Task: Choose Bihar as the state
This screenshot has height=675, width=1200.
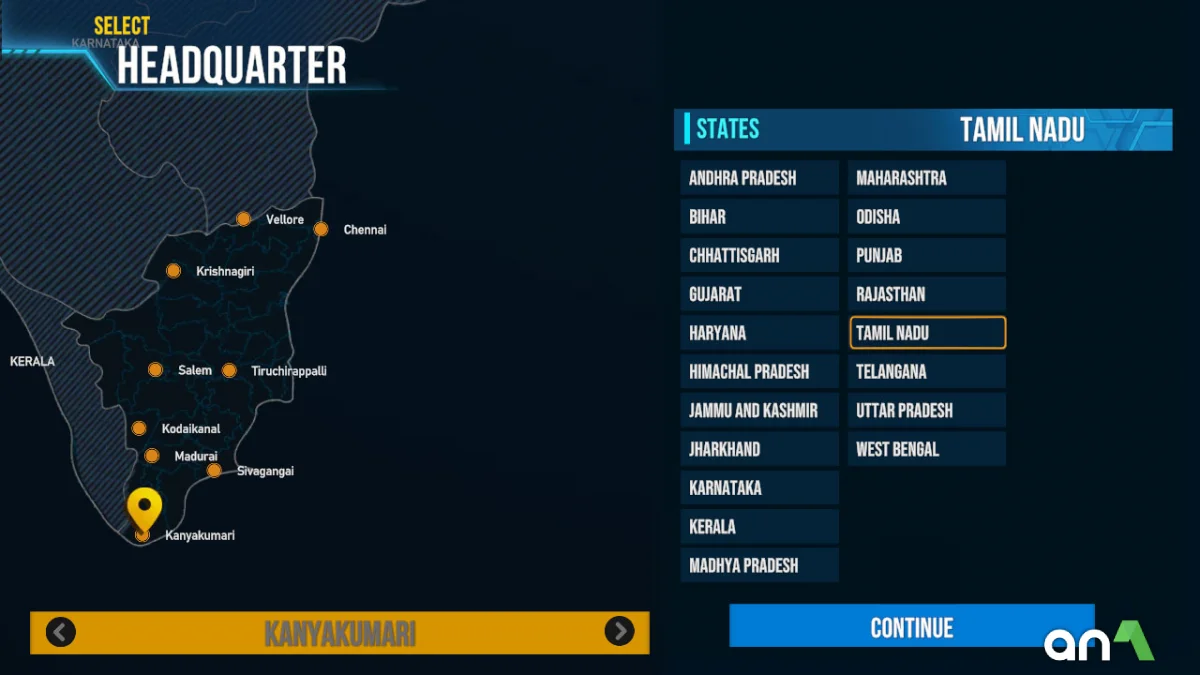Action: coord(759,217)
